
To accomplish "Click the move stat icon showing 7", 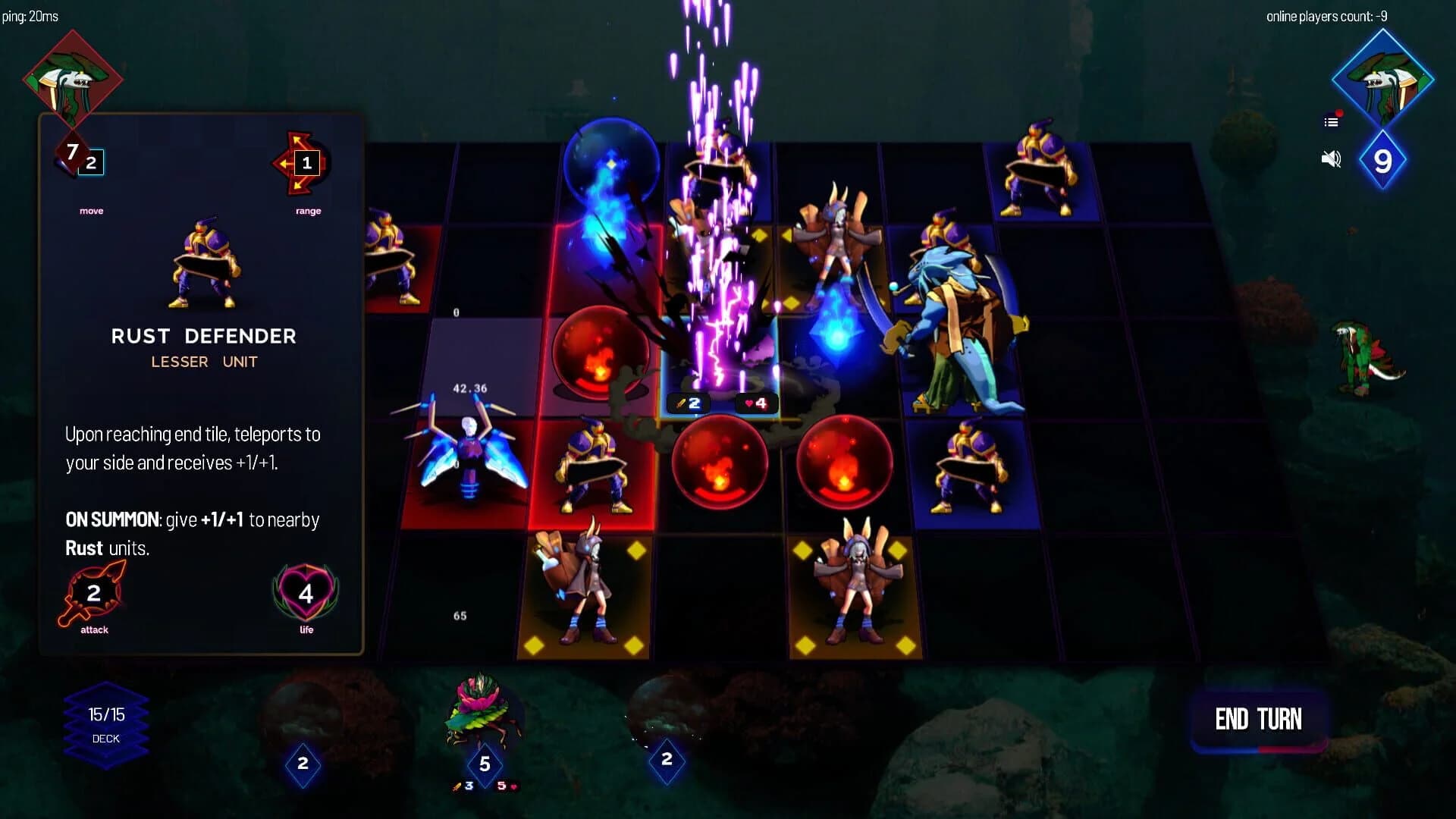I will click(74, 153).
